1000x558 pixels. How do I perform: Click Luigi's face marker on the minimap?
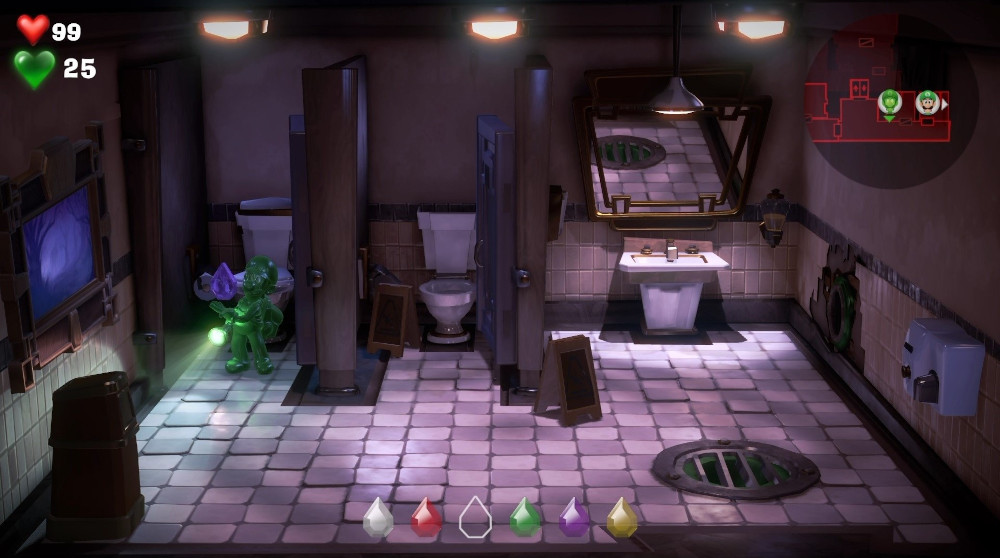pos(927,101)
